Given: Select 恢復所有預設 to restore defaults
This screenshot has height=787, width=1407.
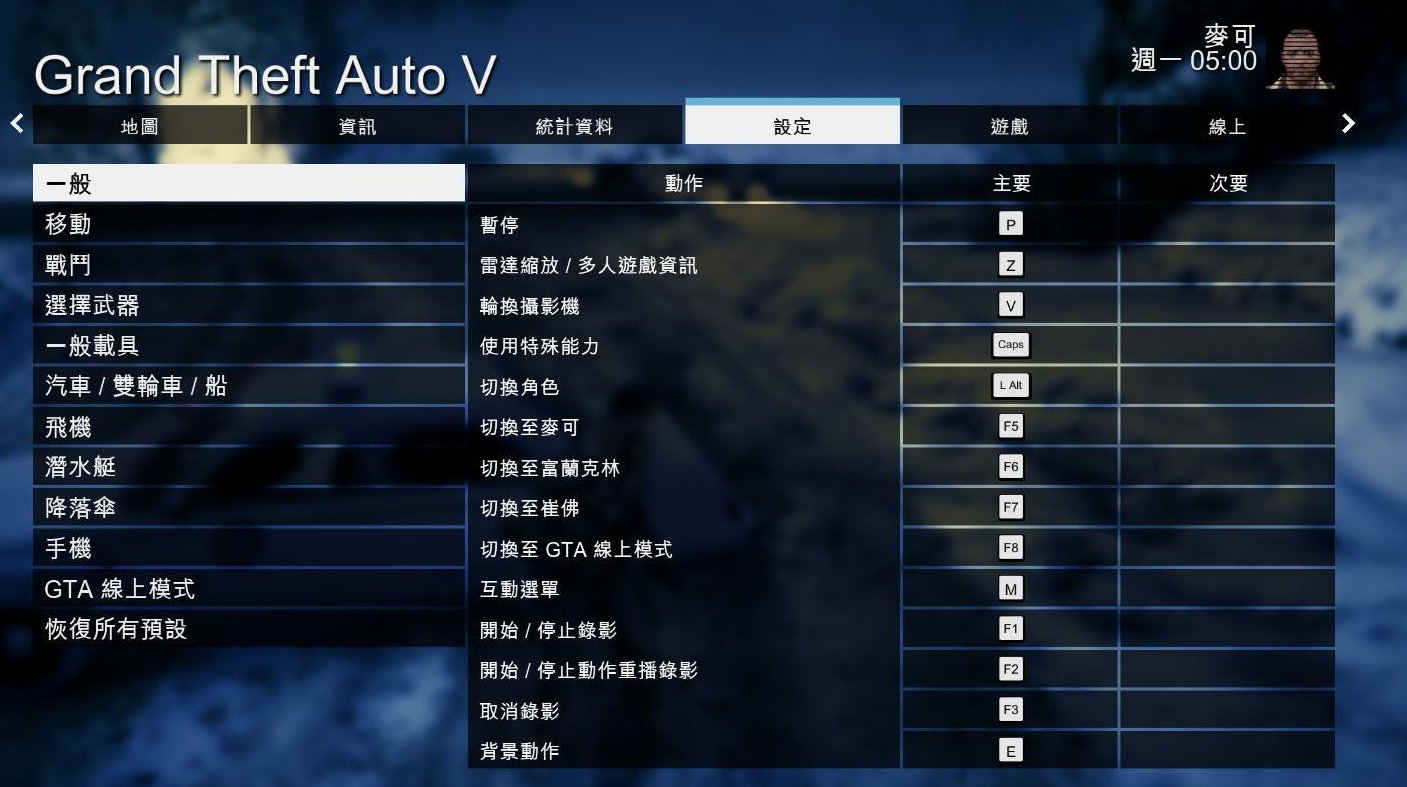Looking at the screenshot, I should tap(248, 630).
